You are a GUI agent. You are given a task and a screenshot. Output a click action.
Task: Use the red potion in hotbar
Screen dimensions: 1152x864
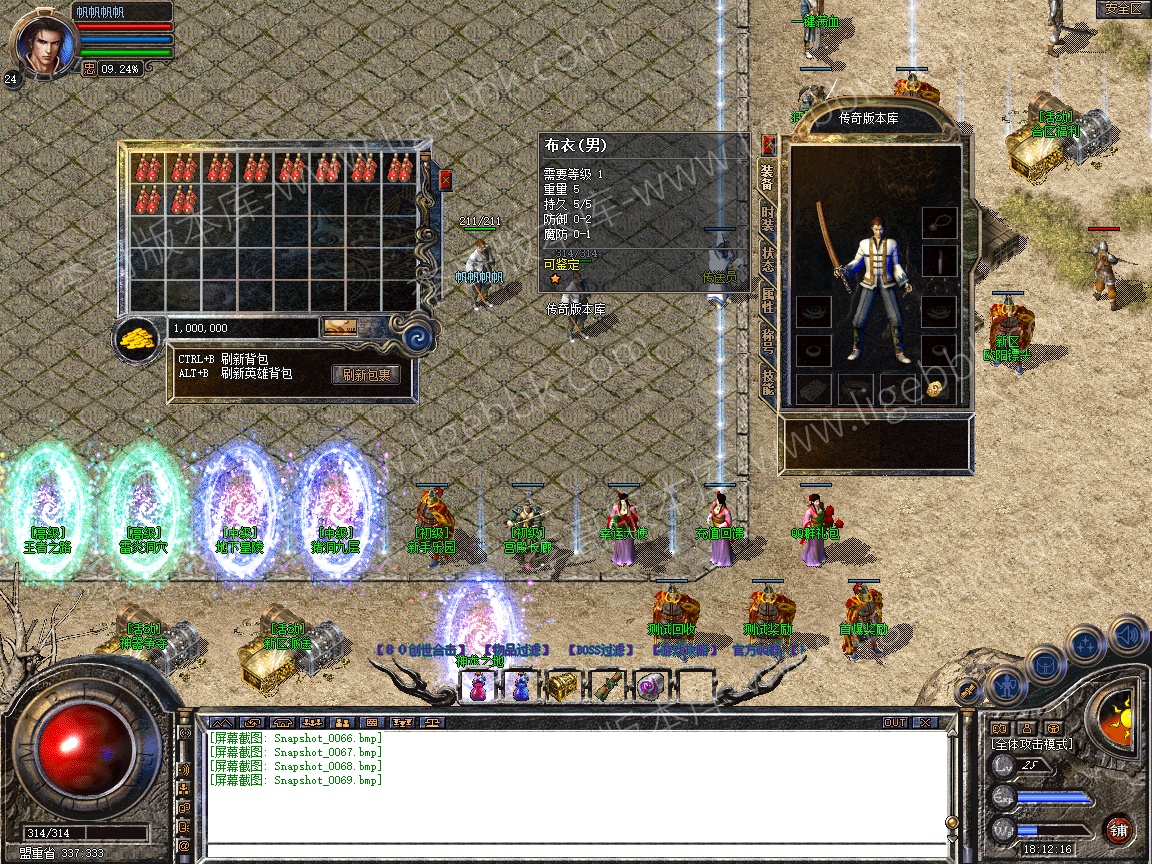479,686
